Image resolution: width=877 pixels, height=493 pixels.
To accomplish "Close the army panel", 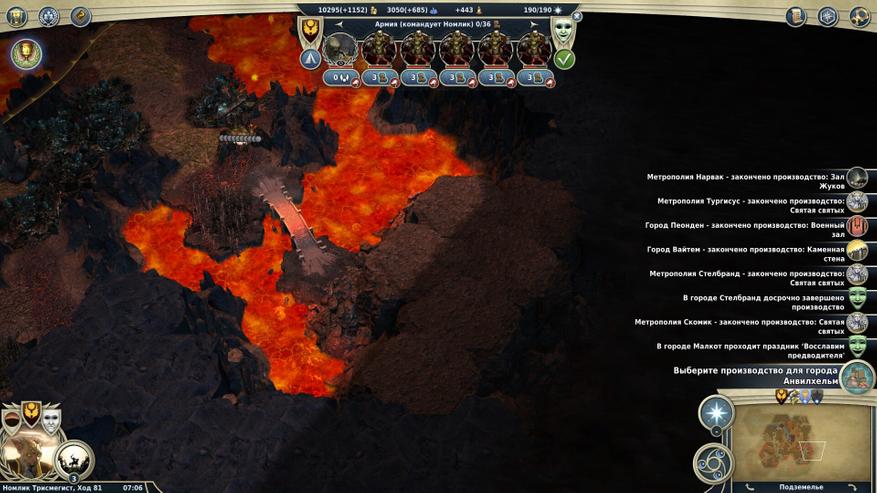I will pyautogui.click(x=577, y=17).
